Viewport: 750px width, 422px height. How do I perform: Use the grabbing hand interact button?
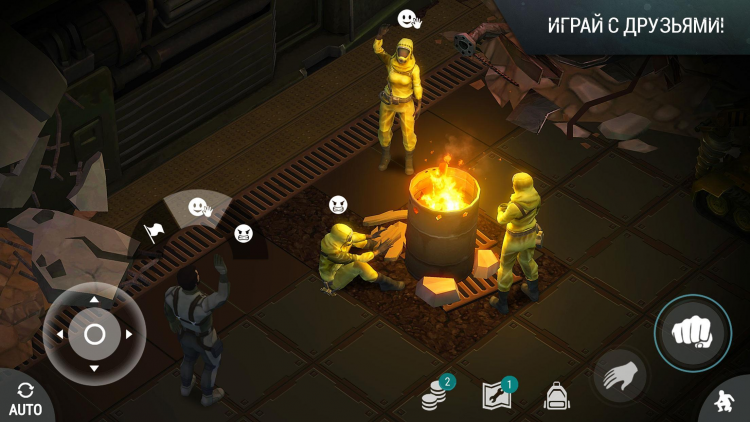tap(620, 376)
